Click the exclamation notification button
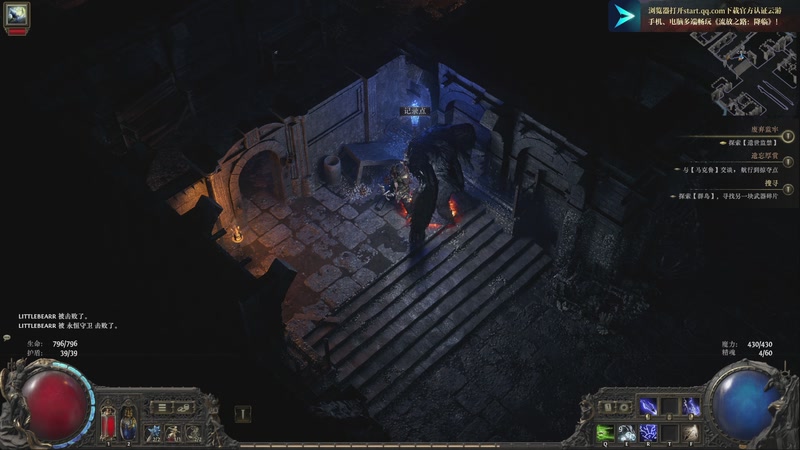The height and width of the screenshot is (450, 800). pos(242,414)
